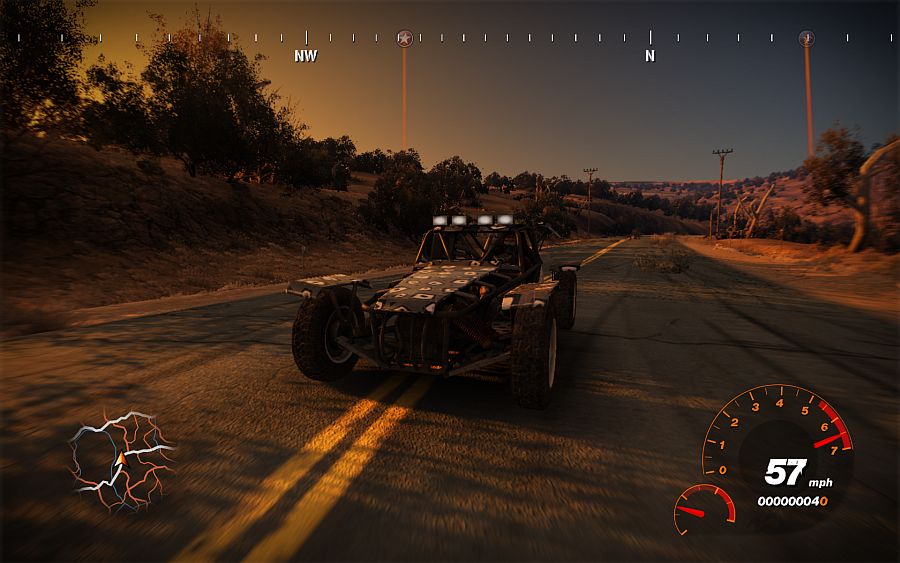Click the round marker right of N

coord(807,38)
